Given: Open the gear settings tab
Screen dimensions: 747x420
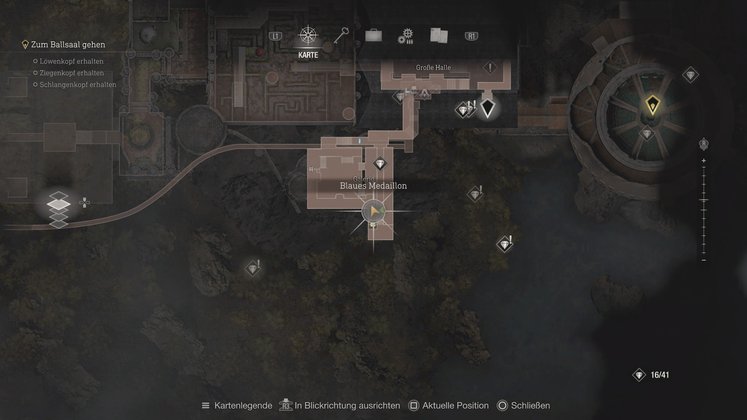Looking at the screenshot, I should (x=405, y=36).
